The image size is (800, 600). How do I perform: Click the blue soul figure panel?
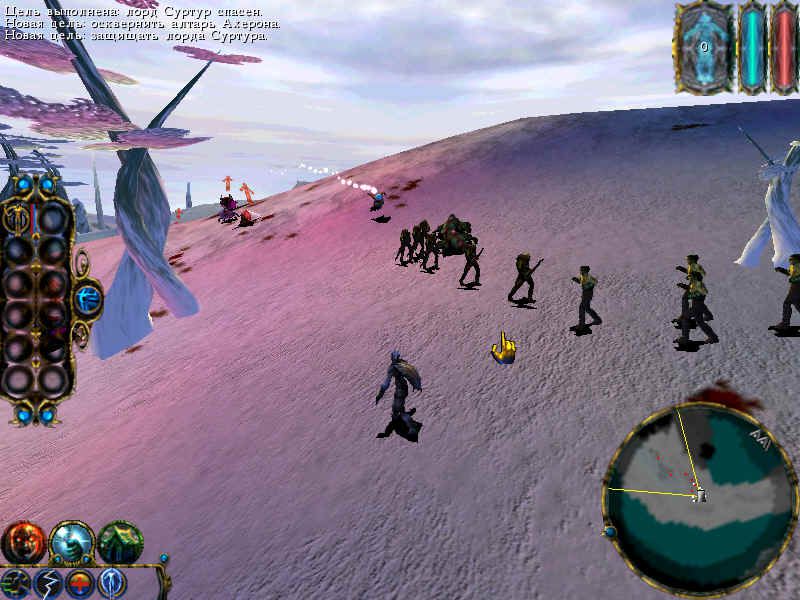coord(704,47)
